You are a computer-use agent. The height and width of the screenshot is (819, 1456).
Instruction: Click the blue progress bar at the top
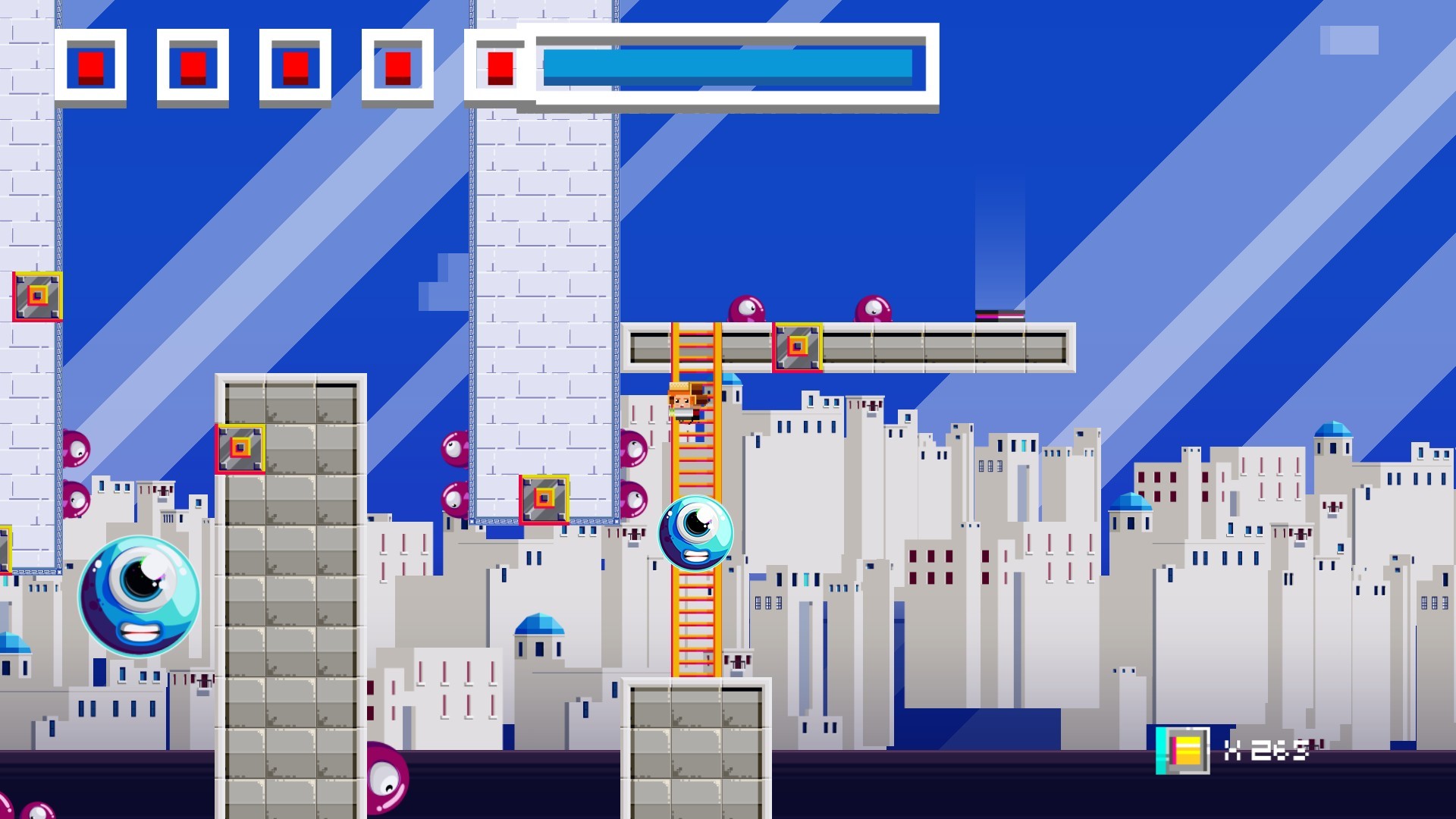point(728,67)
